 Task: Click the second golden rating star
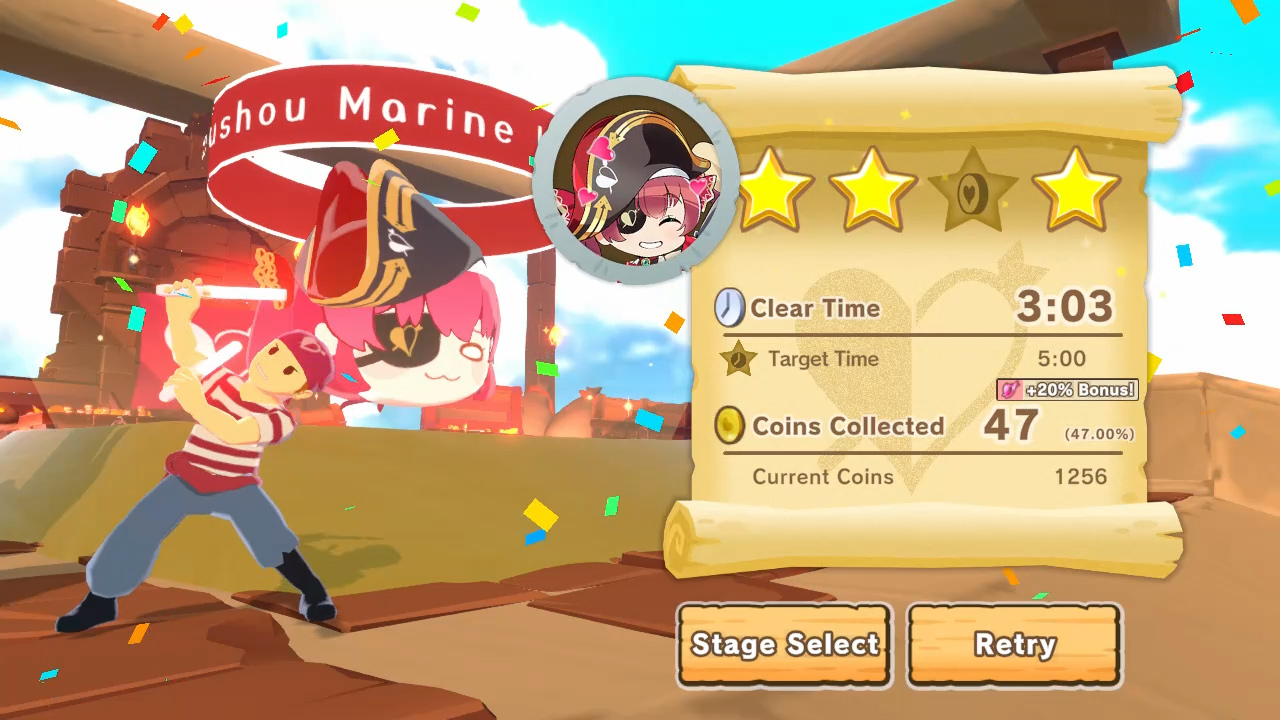(x=872, y=190)
